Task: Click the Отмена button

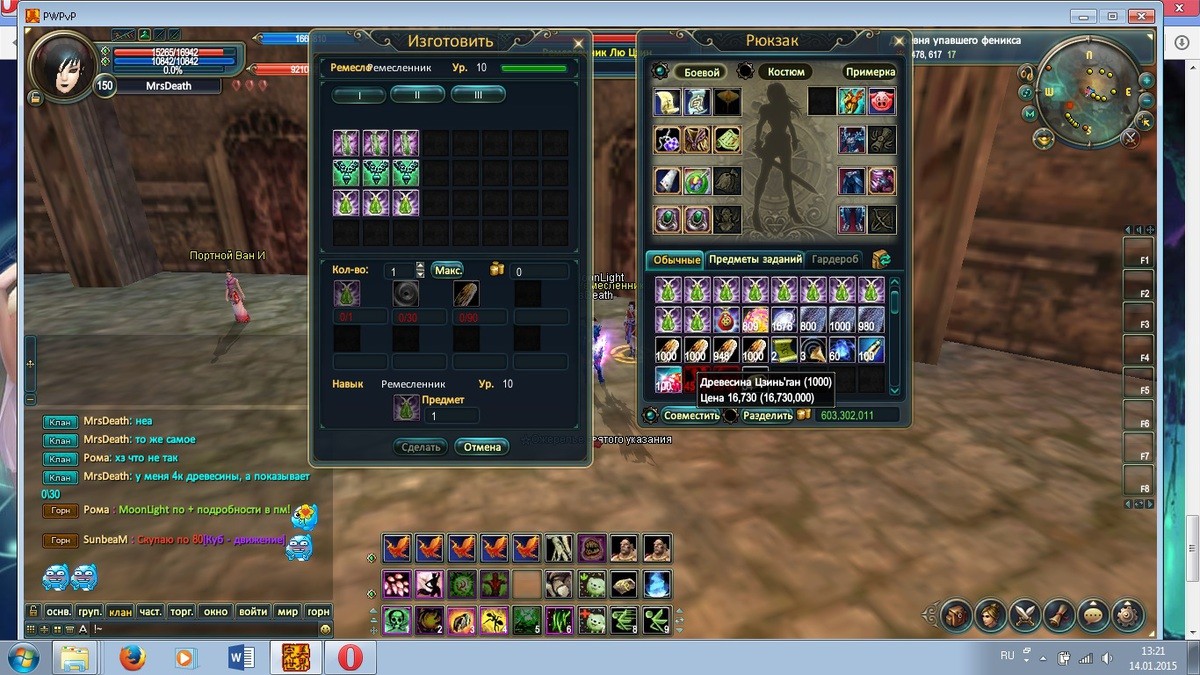Action: pyautogui.click(x=482, y=447)
